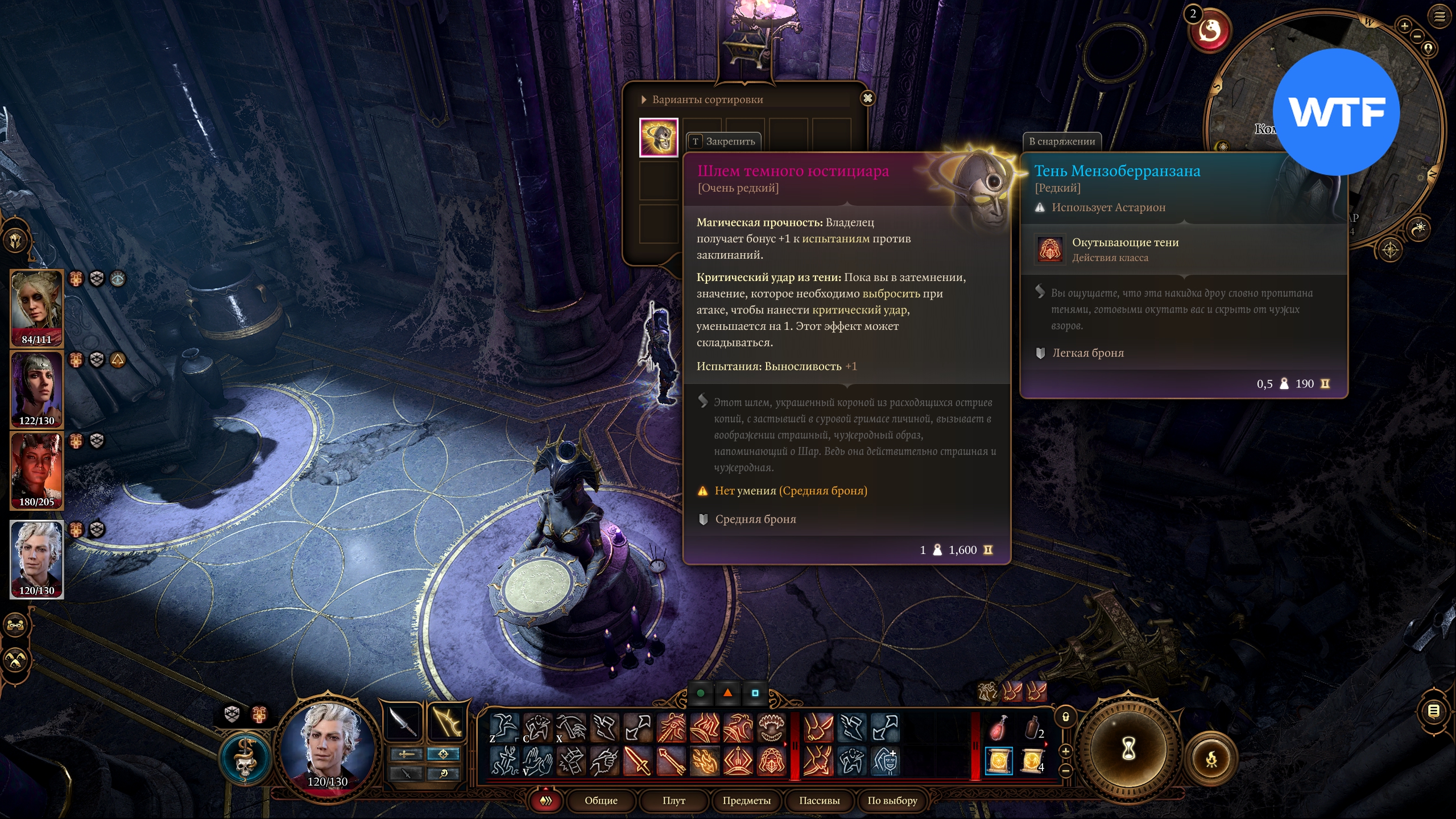Open the main menu hamburger button
1456x819 pixels.
tap(1440, 16)
